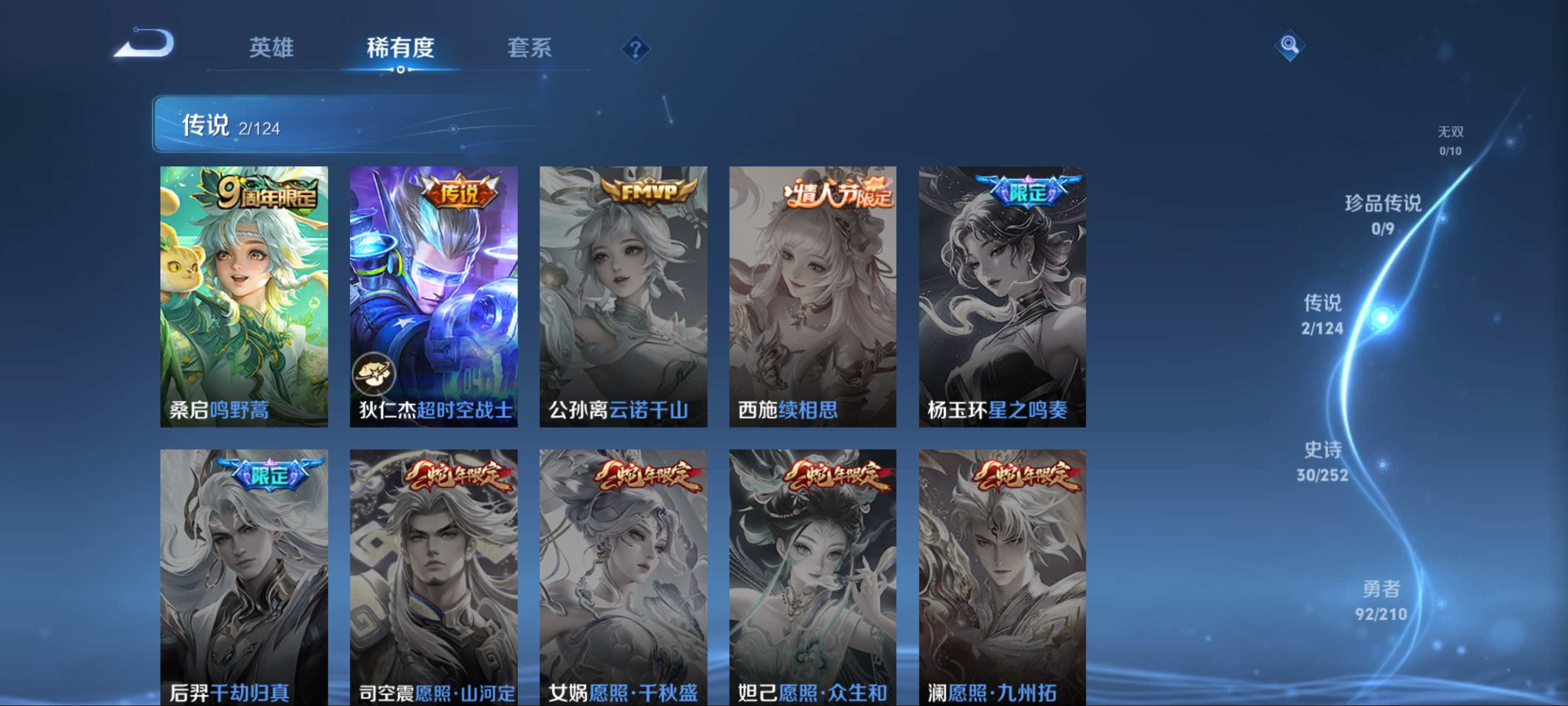
Task: Jump to the 珍品传说 rarity section
Action: (x=1382, y=214)
